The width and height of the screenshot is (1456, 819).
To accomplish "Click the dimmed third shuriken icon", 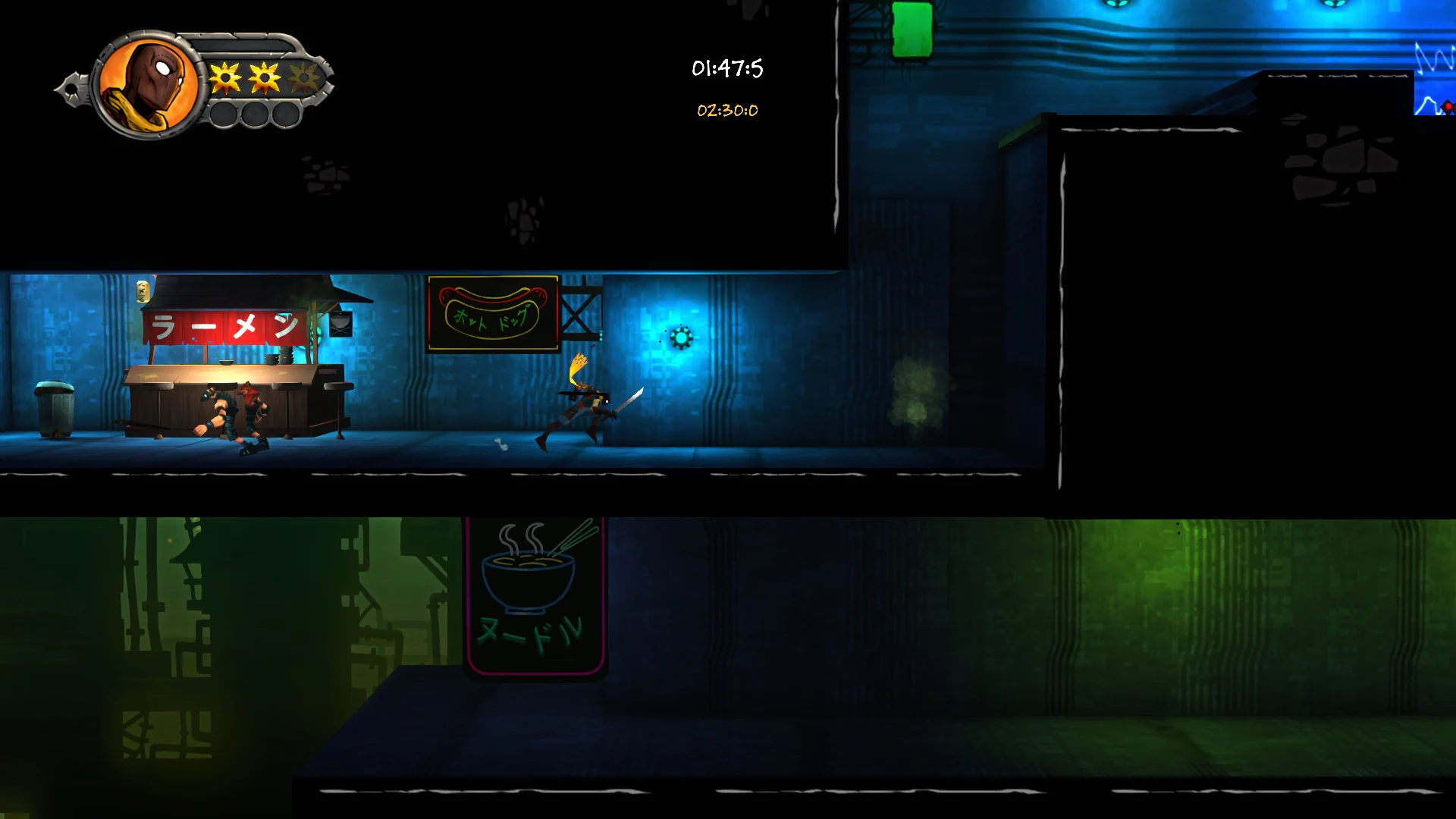I will pyautogui.click(x=303, y=76).
